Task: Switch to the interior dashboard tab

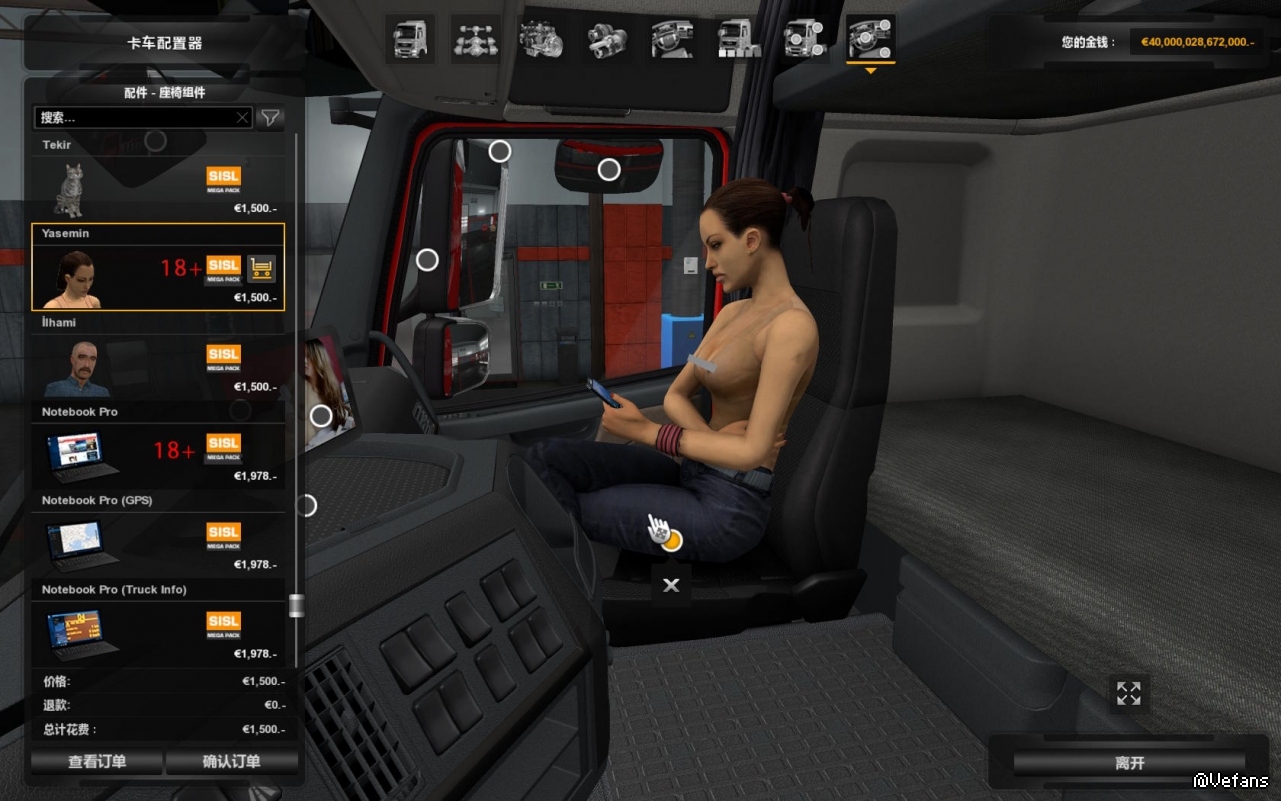Action: pyautogui.click(x=672, y=40)
